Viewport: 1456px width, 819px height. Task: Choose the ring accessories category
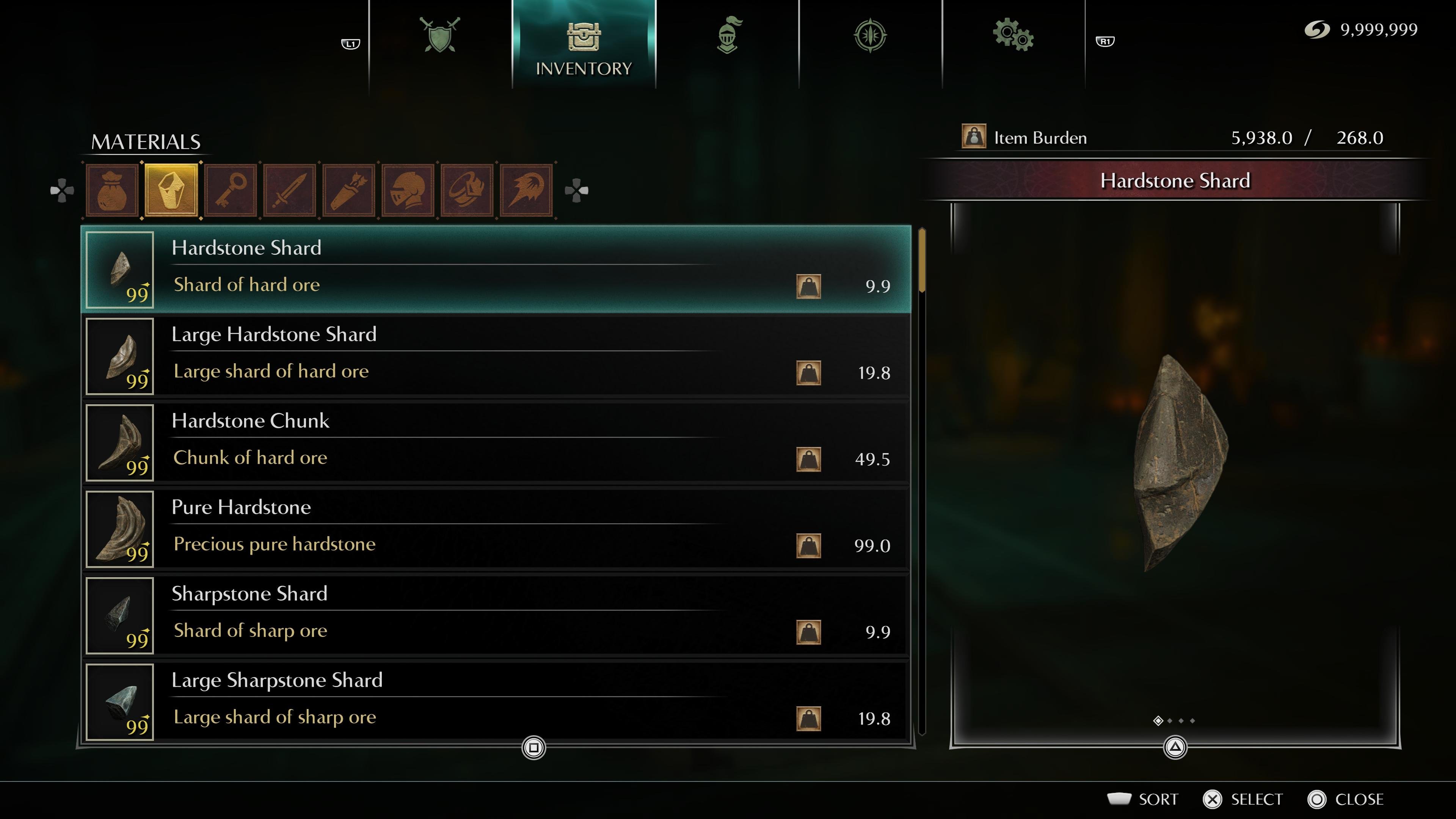pyautogui.click(x=467, y=190)
